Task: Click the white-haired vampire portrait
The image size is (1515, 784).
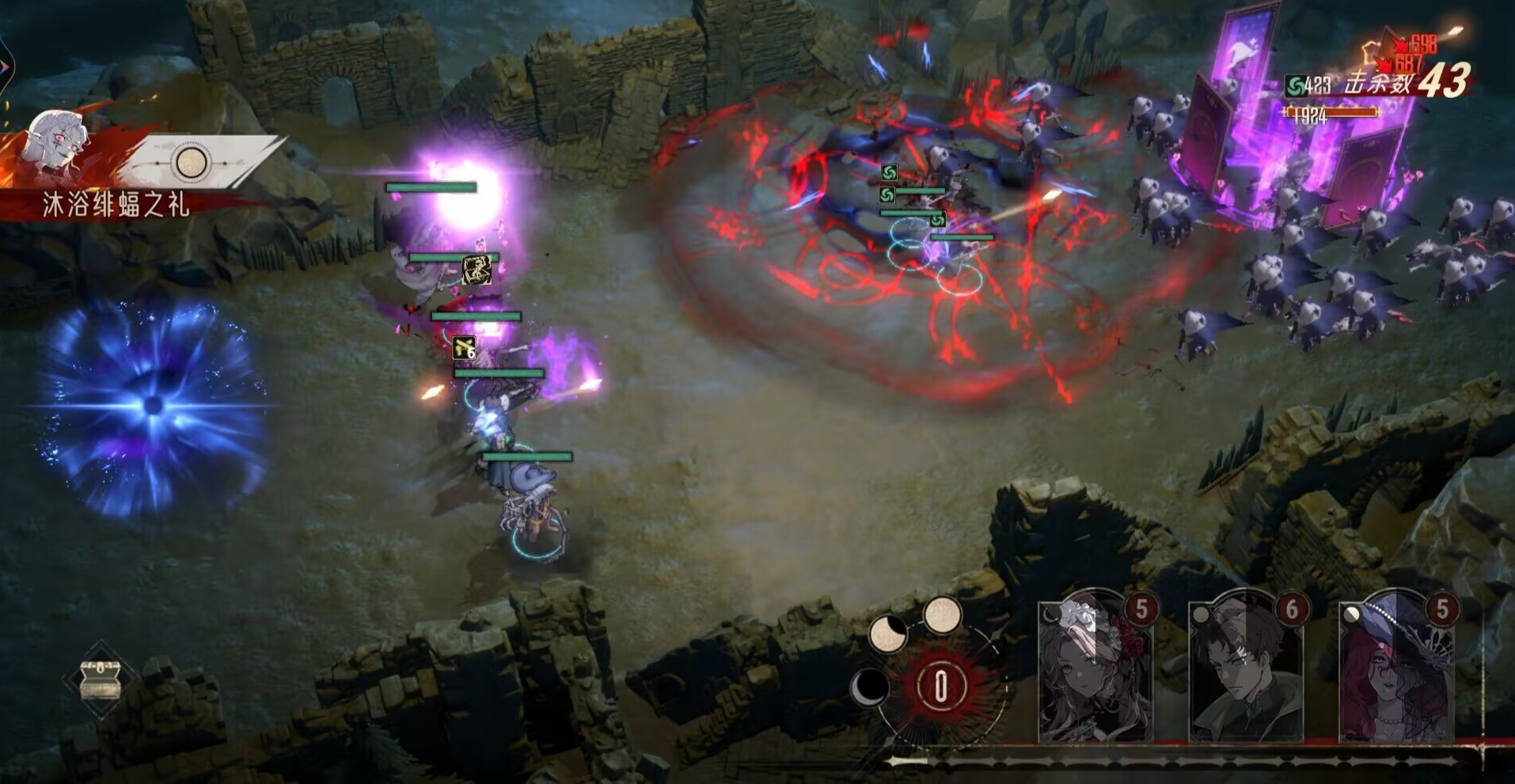Action: (x=57, y=145)
